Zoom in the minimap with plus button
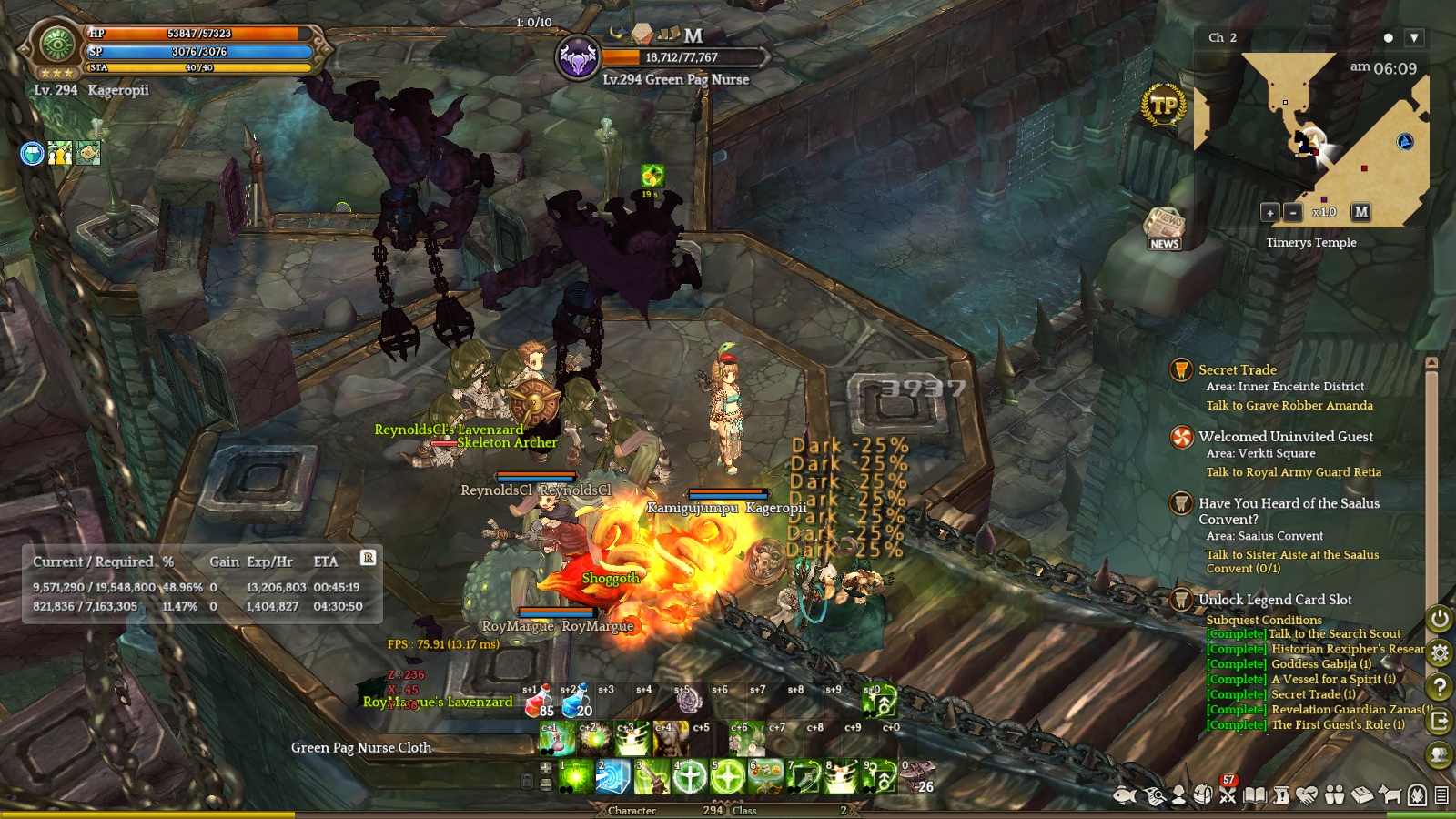Screen dimensions: 1456x819 pos(1270,212)
